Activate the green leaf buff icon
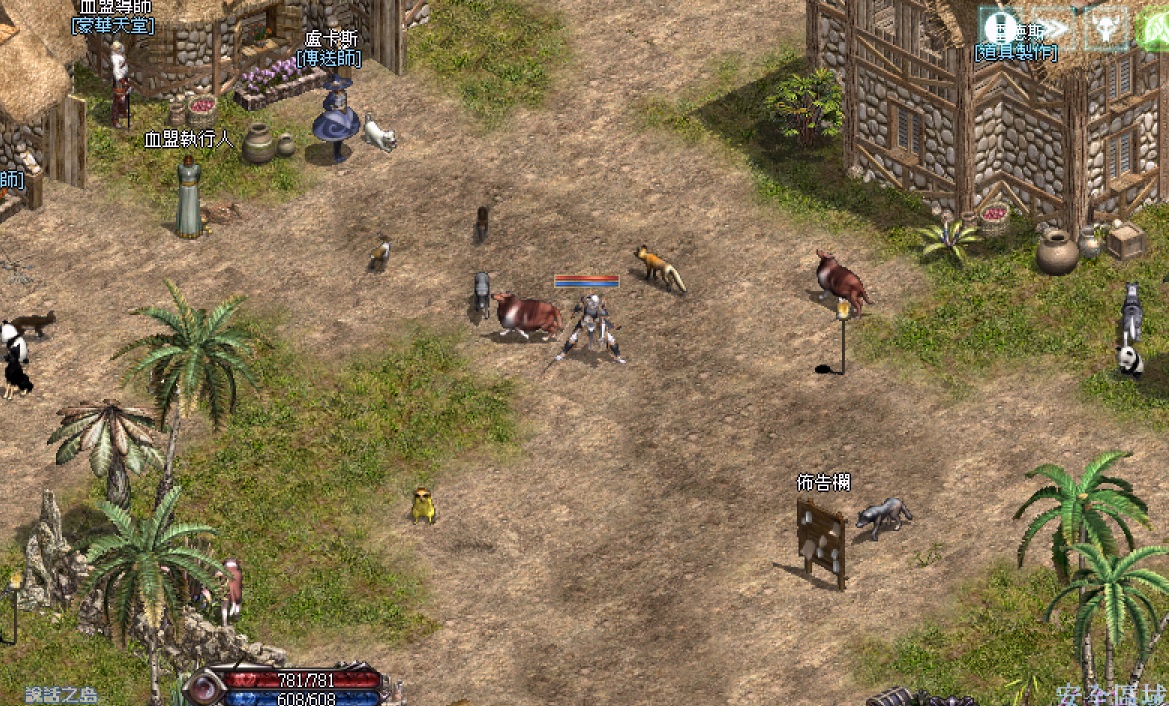This screenshot has width=1169, height=706. point(1154,28)
